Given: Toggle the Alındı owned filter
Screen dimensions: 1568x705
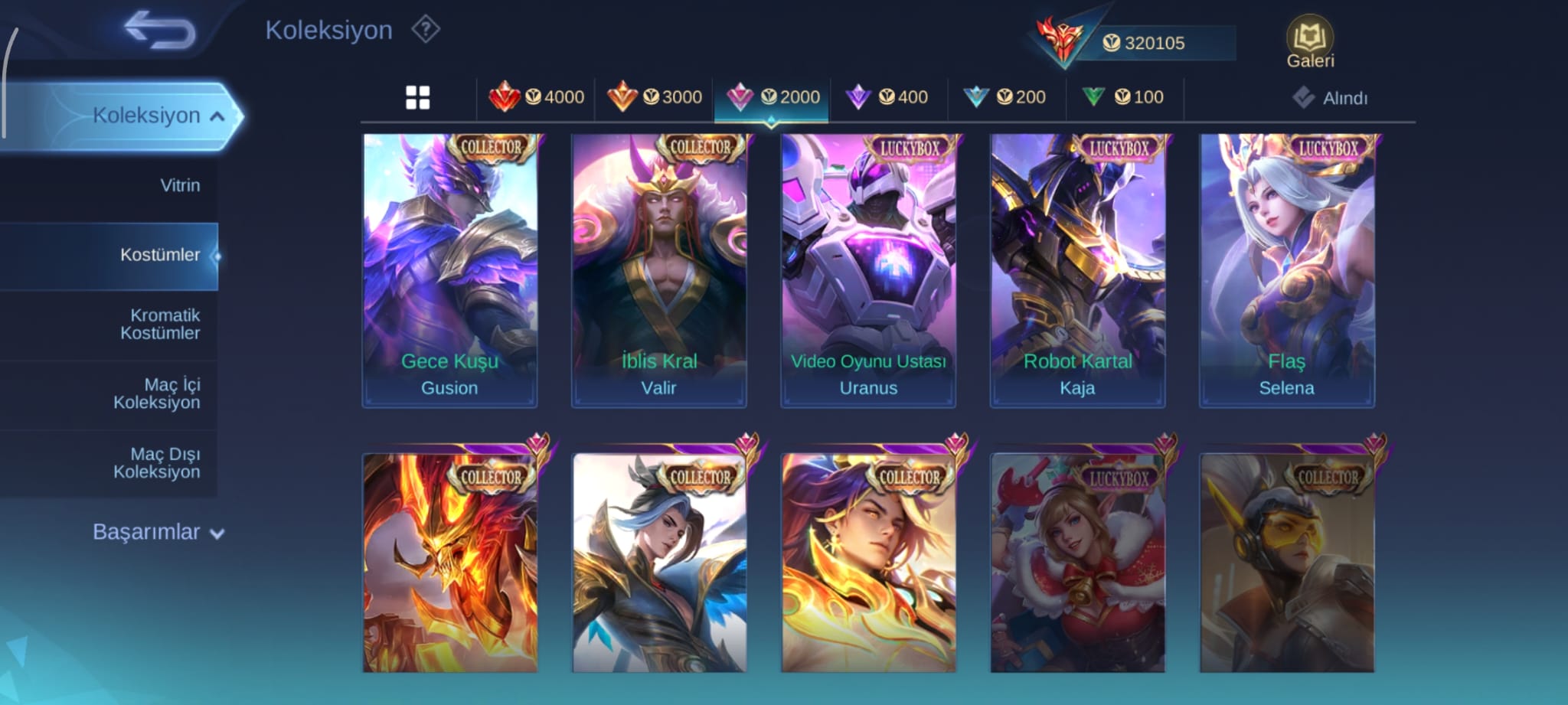Looking at the screenshot, I should pyautogui.click(x=1331, y=98).
